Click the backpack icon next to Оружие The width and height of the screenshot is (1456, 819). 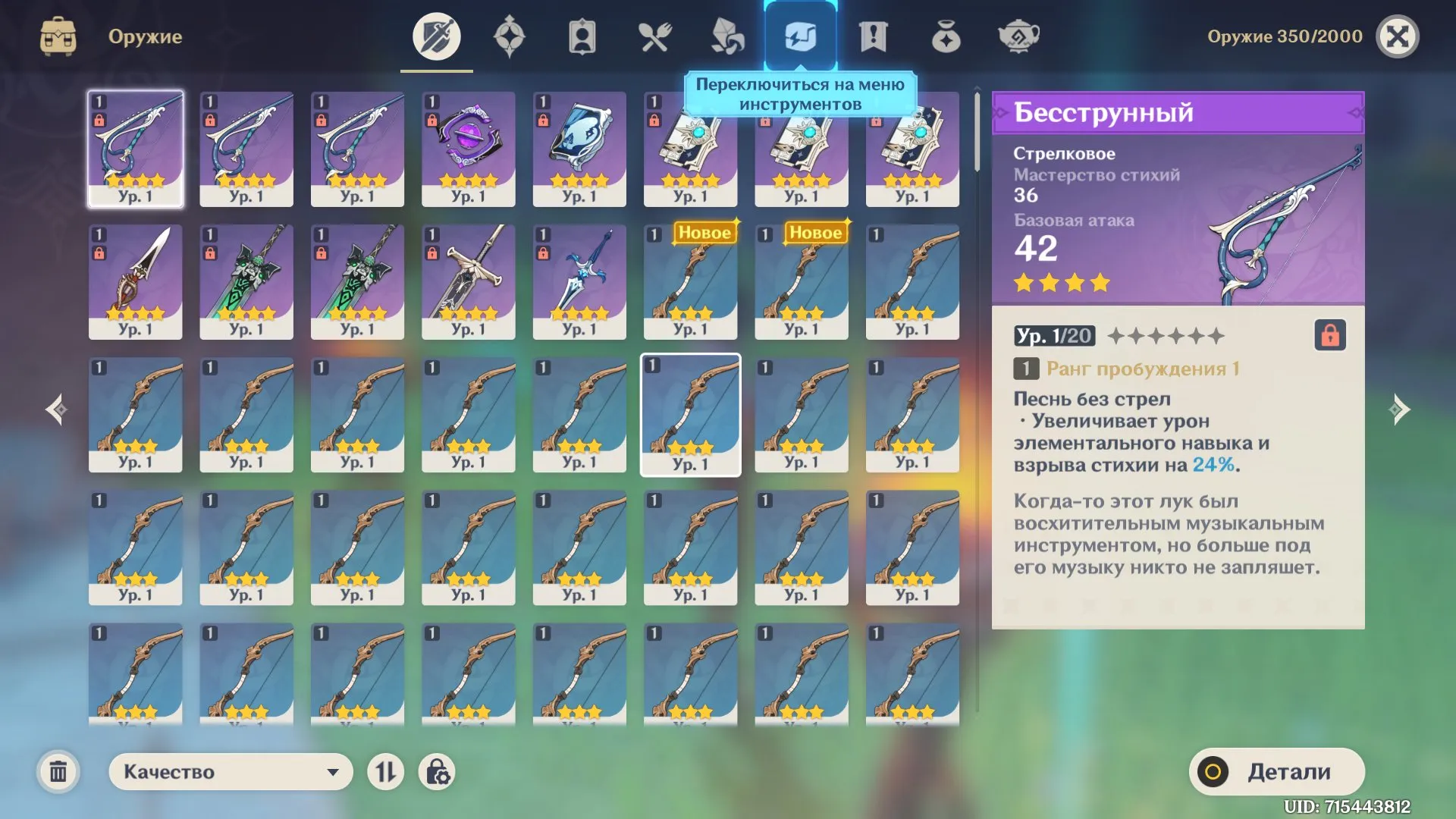click(x=59, y=36)
